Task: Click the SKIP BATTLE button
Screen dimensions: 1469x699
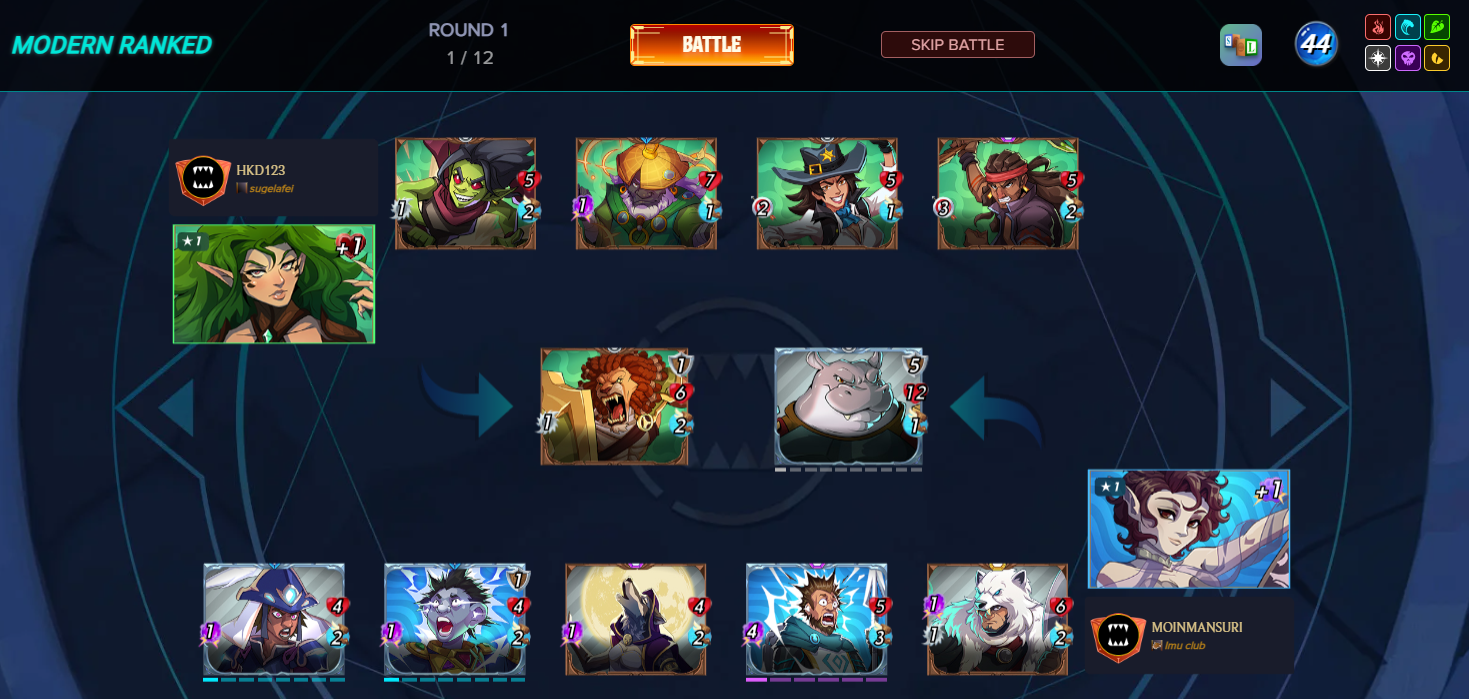Action: point(957,45)
